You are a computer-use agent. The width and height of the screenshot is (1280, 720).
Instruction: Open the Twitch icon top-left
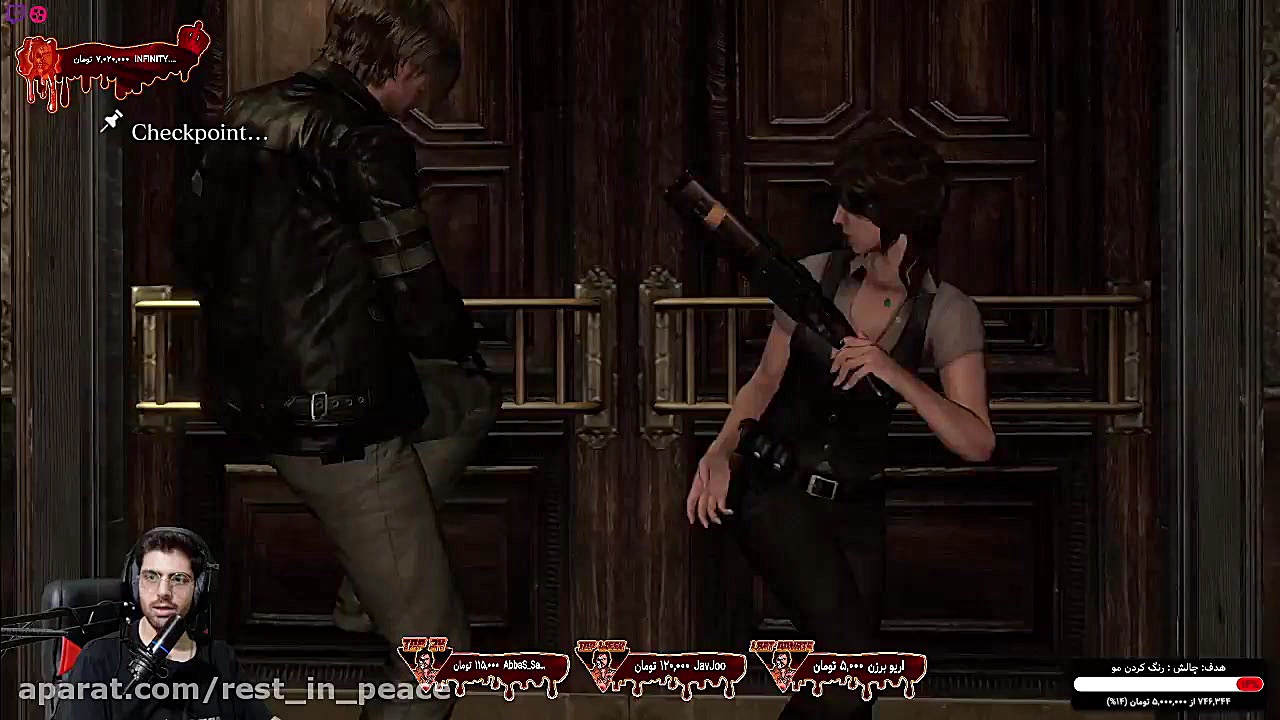tap(18, 13)
